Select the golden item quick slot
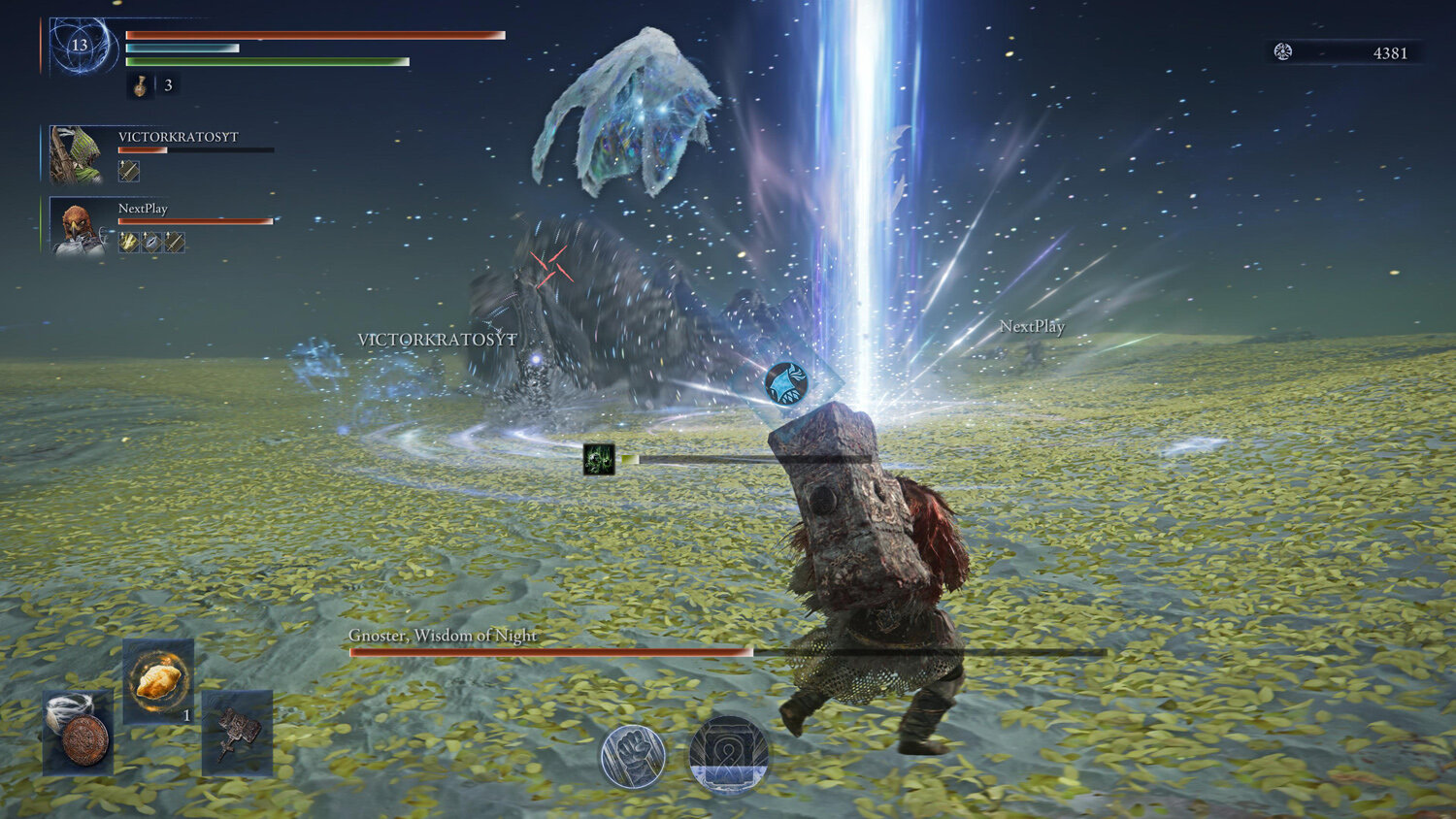 pos(158,680)
